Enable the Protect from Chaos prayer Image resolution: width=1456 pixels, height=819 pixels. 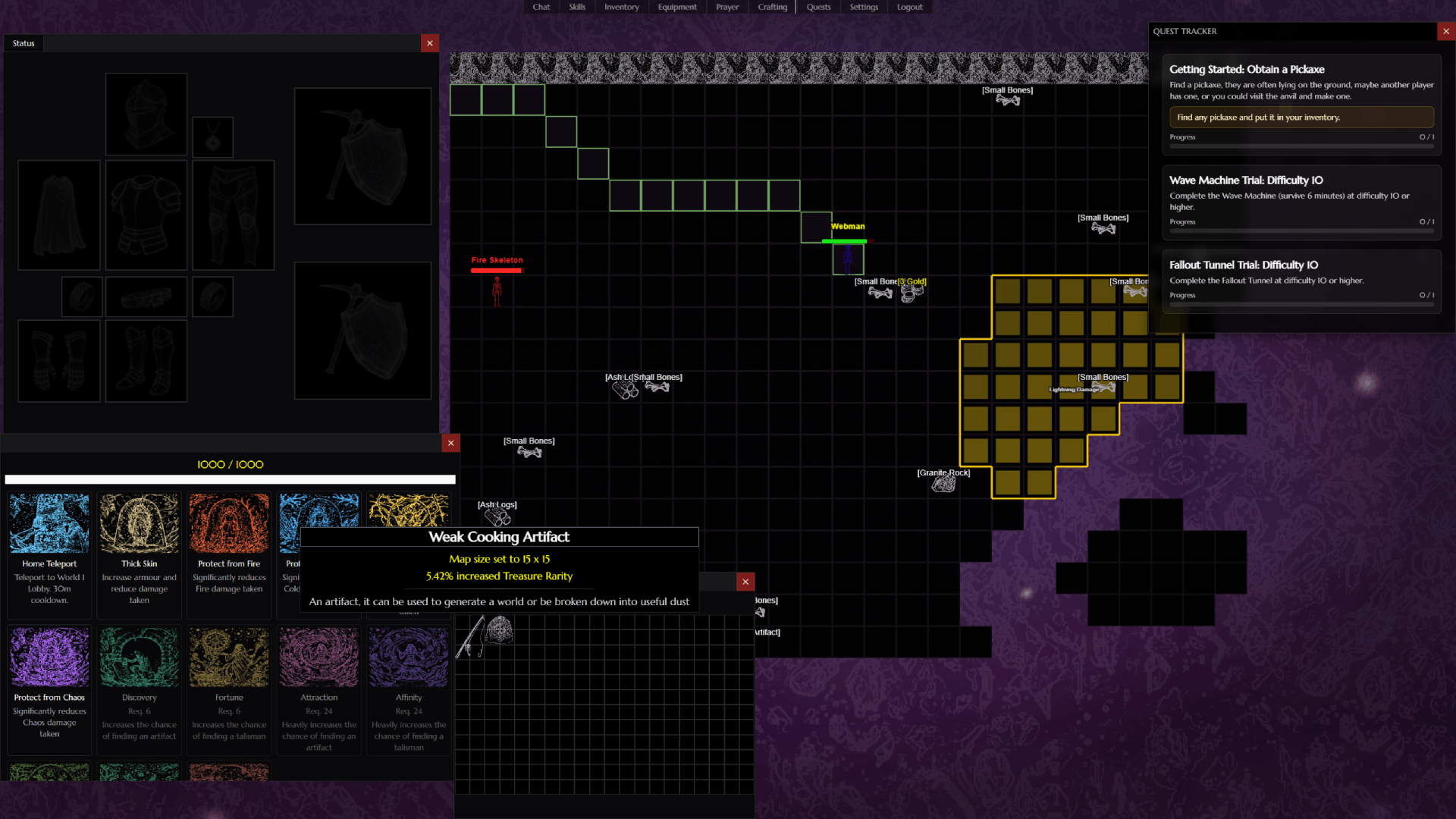pyautogui.click(x=49, y=657)
